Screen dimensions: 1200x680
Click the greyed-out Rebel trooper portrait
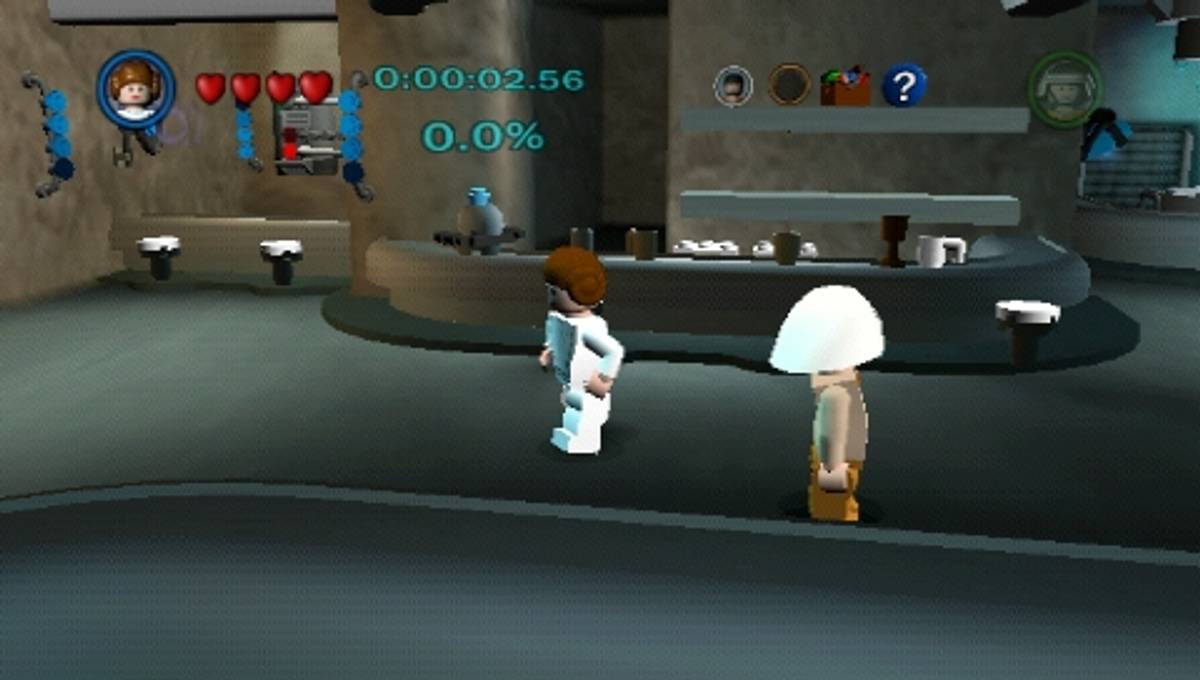1065,88
